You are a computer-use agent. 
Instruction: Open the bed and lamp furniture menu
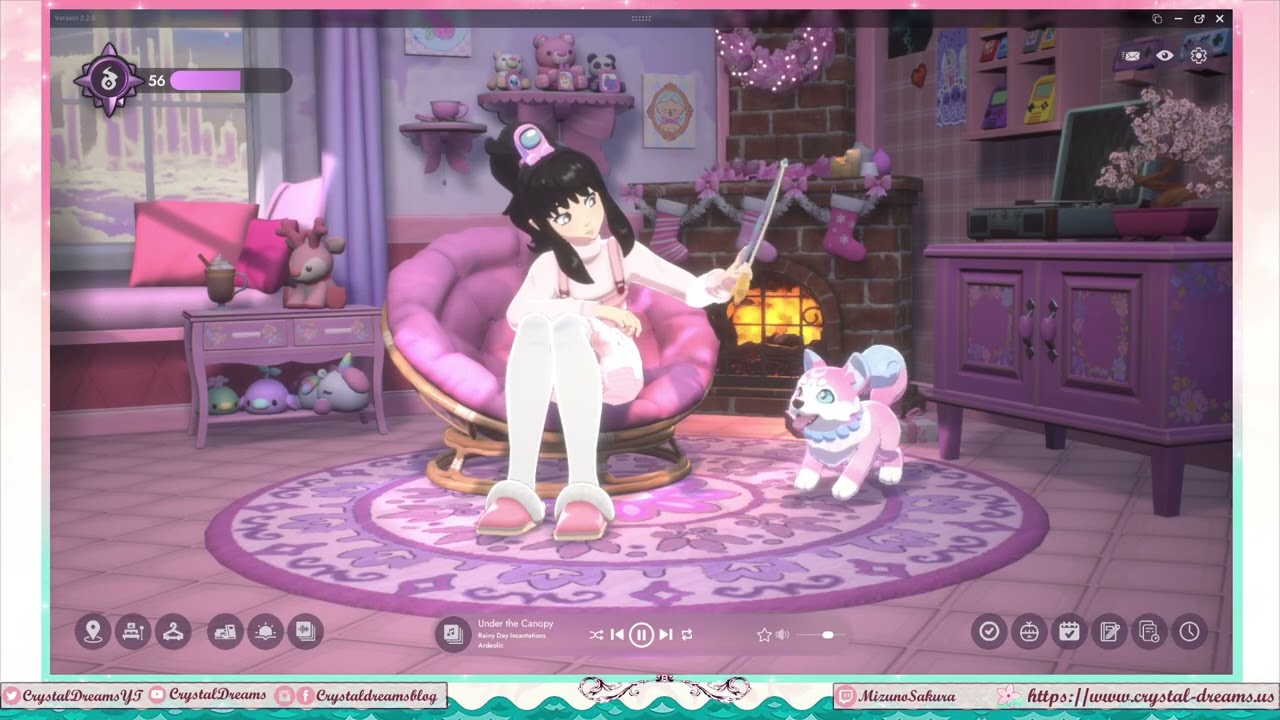click(x=133, y=631)
